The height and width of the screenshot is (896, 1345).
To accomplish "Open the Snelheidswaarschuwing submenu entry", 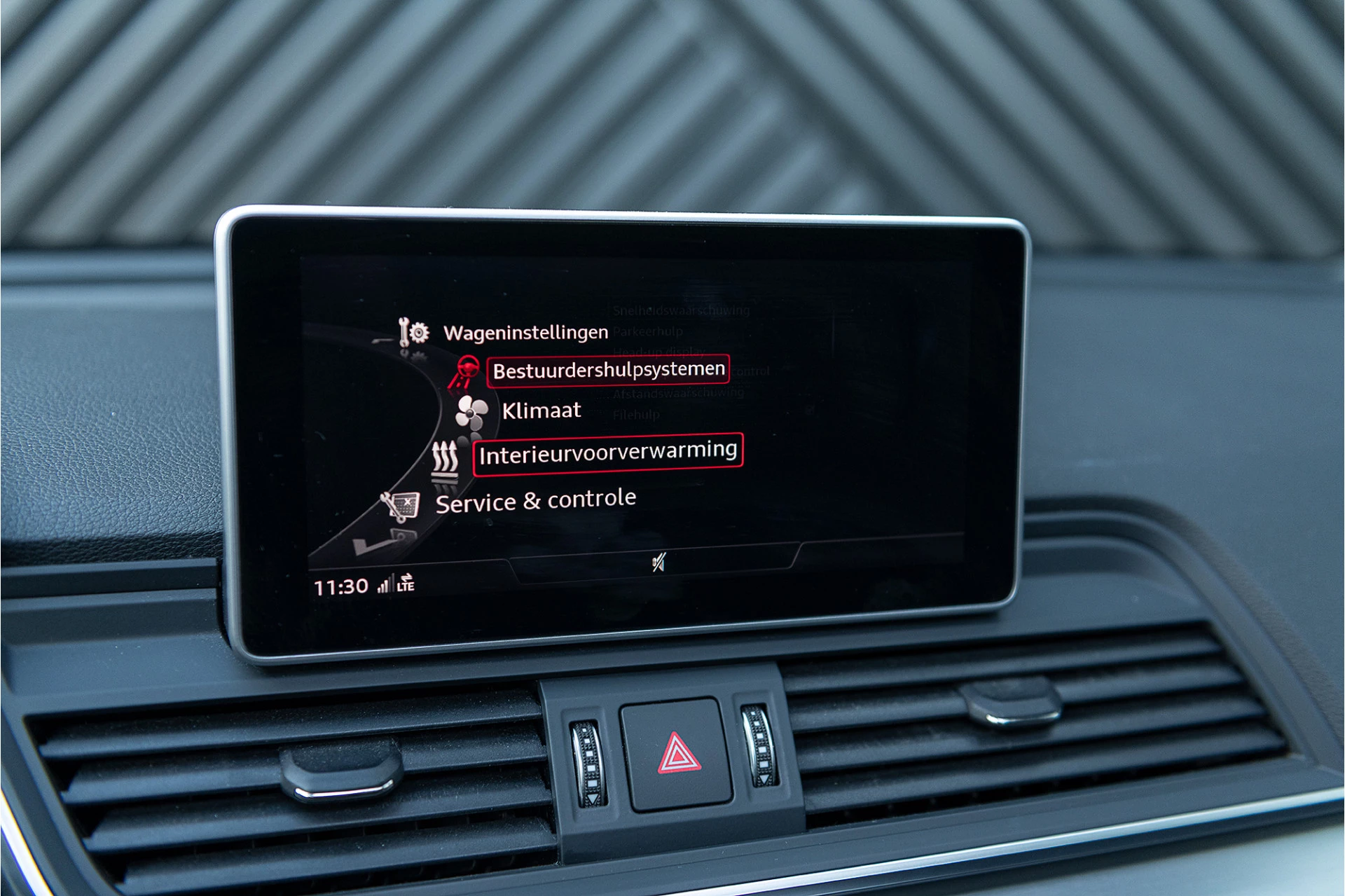I will tap(680, 310).
